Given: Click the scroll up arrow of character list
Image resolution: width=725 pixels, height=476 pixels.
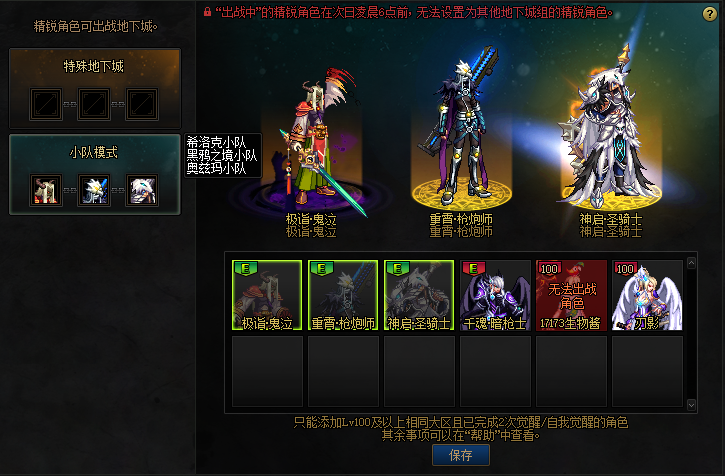Looking at the screenshot, I should click(691, 266).
